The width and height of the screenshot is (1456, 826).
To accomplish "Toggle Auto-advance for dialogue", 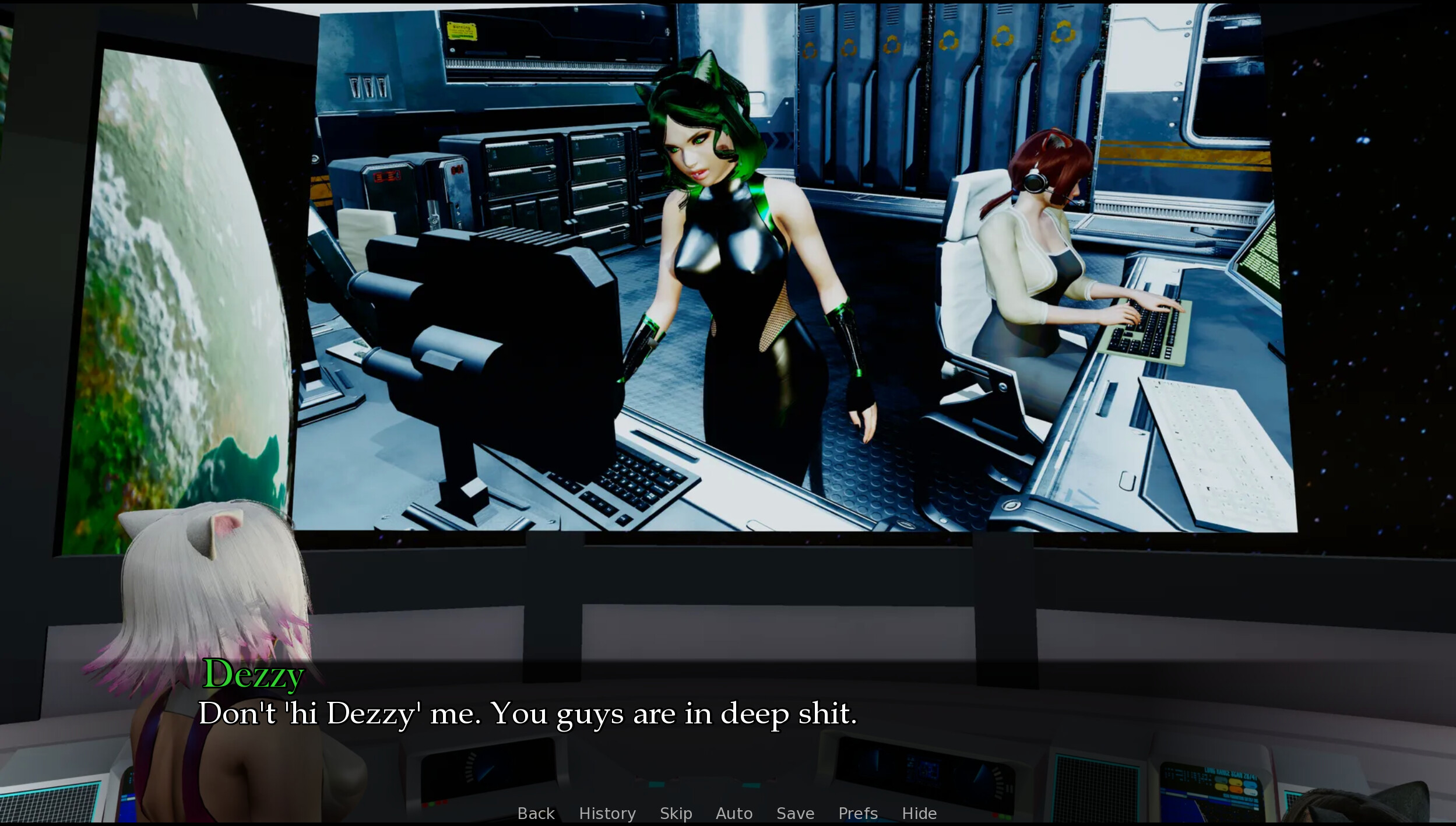I will [734, 813].
